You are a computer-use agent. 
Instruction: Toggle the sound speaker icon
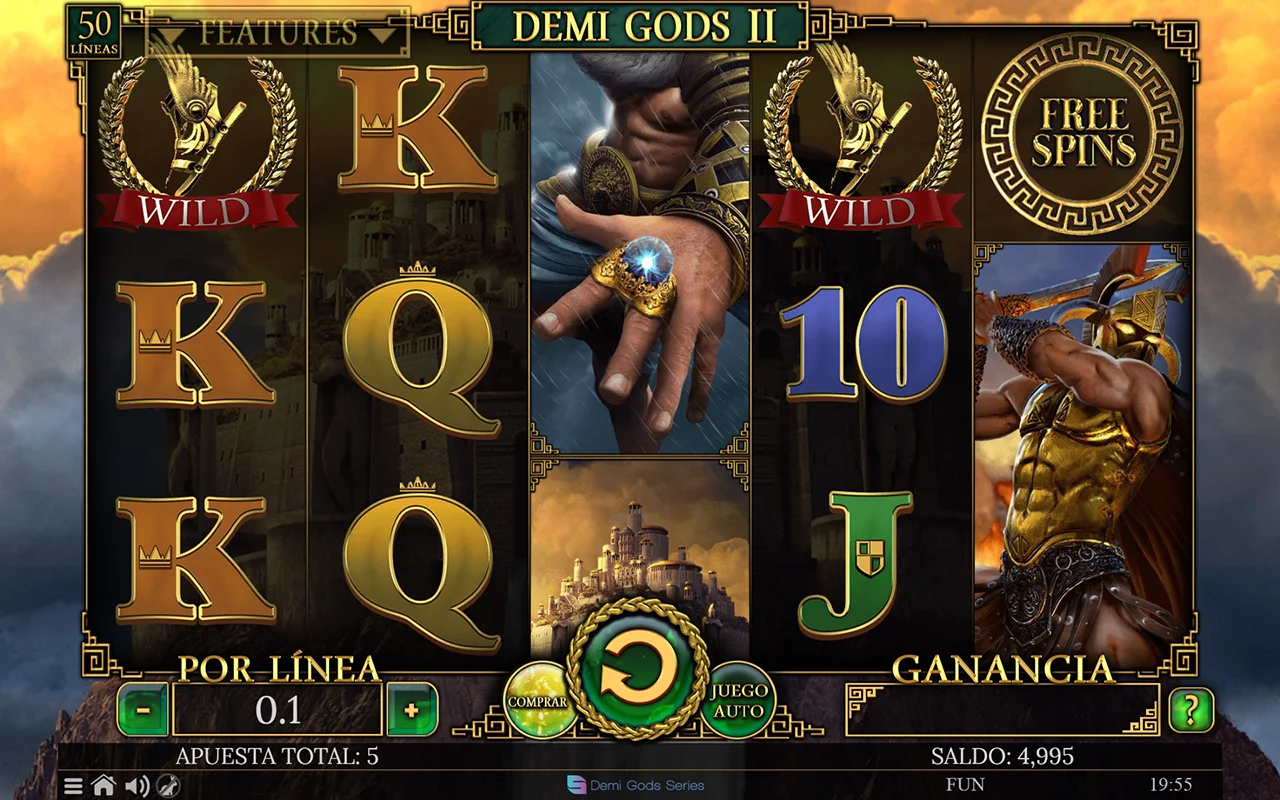(136, 786)
